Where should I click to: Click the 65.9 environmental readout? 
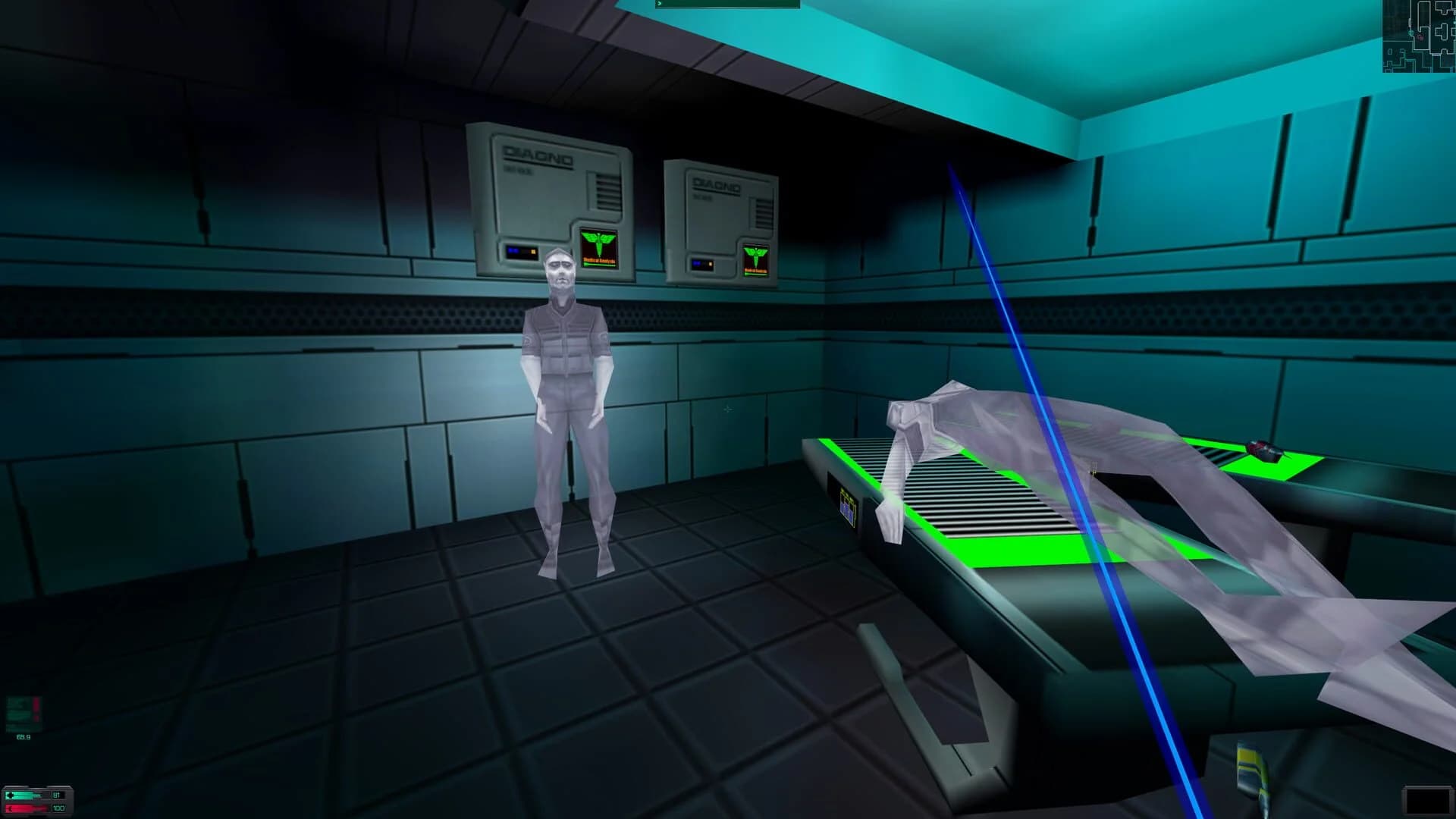24,736
